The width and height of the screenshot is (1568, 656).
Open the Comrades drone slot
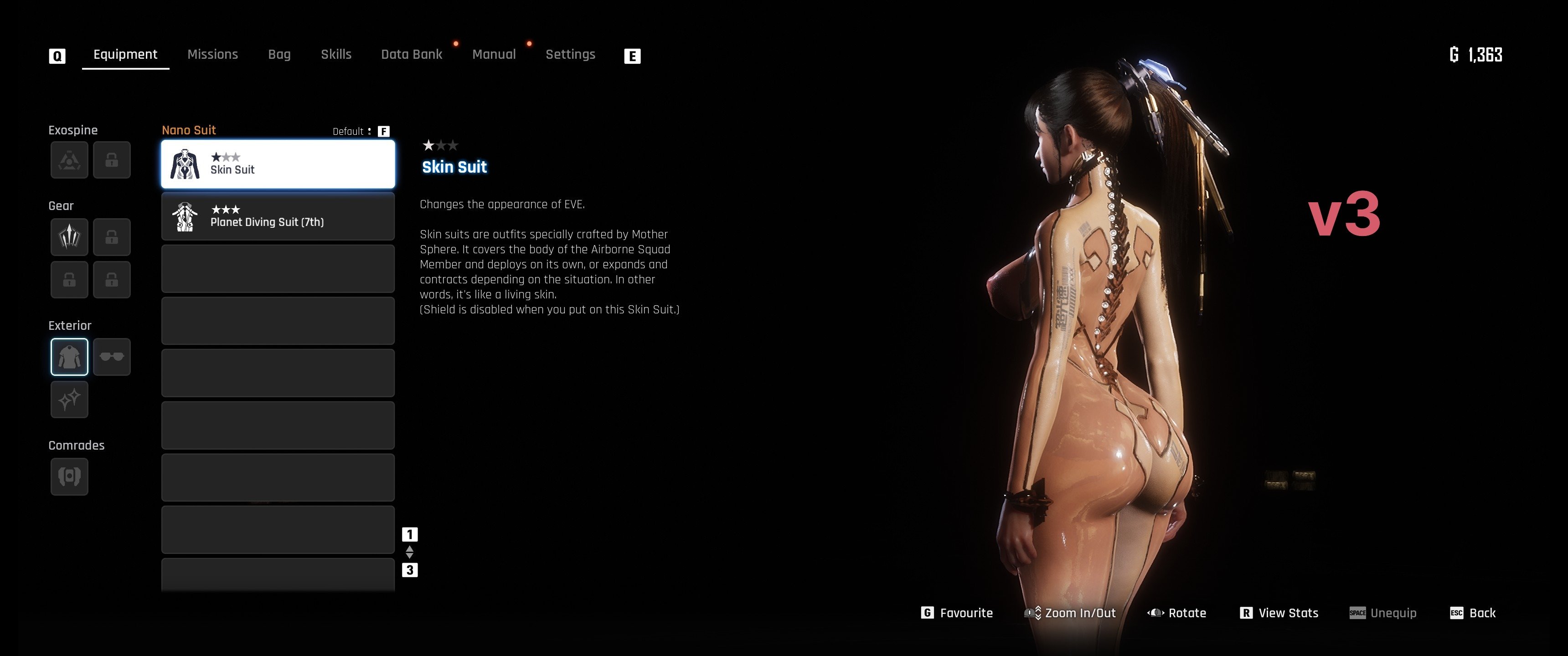[69, 476]
